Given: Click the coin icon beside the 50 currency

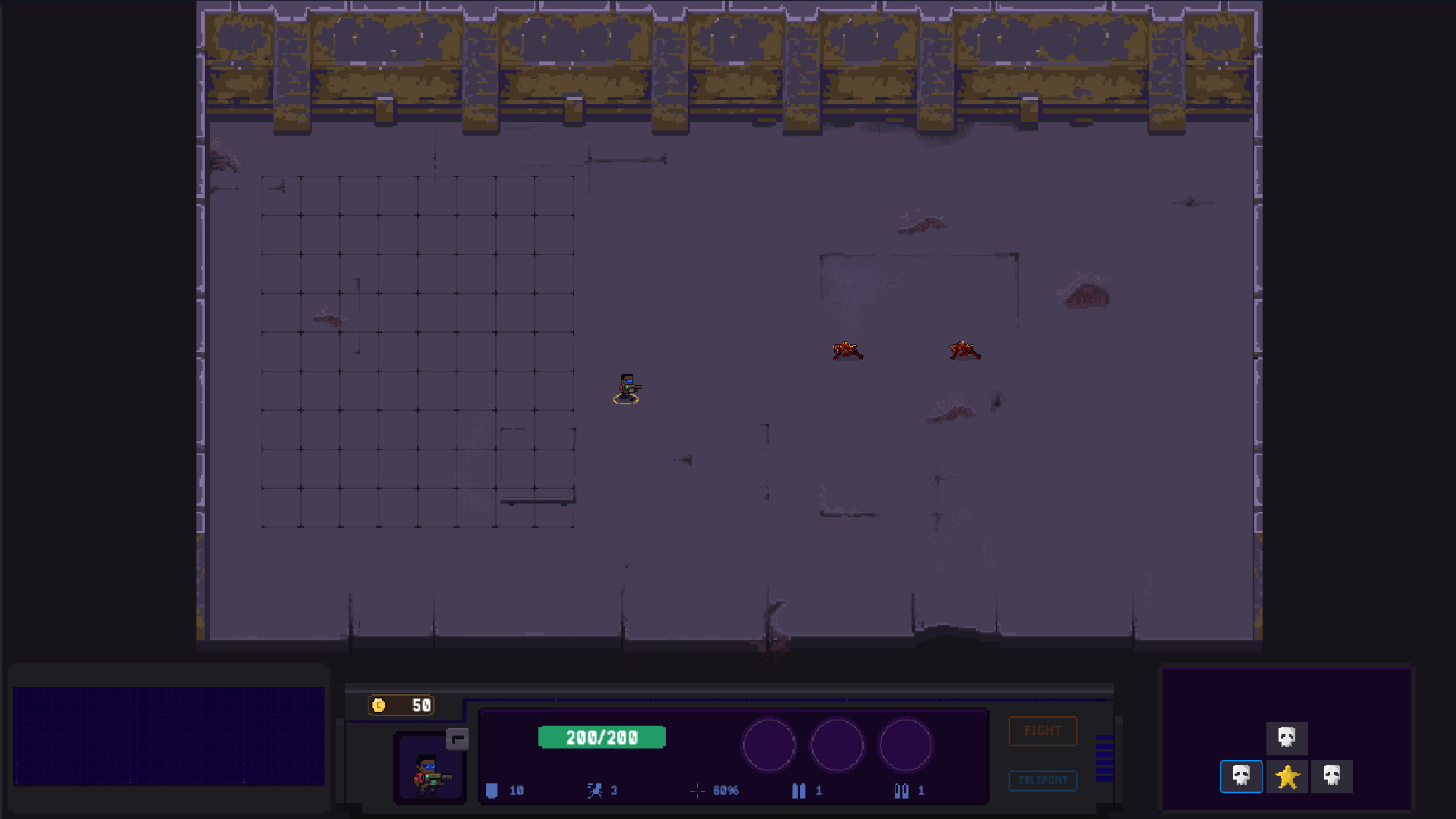Looking at the screenshot, I should [x=380, y=704].
